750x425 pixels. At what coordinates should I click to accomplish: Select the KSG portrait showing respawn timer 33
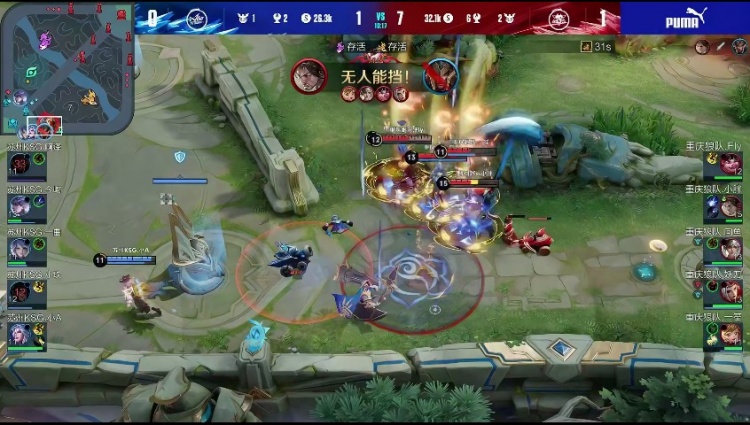21,164
